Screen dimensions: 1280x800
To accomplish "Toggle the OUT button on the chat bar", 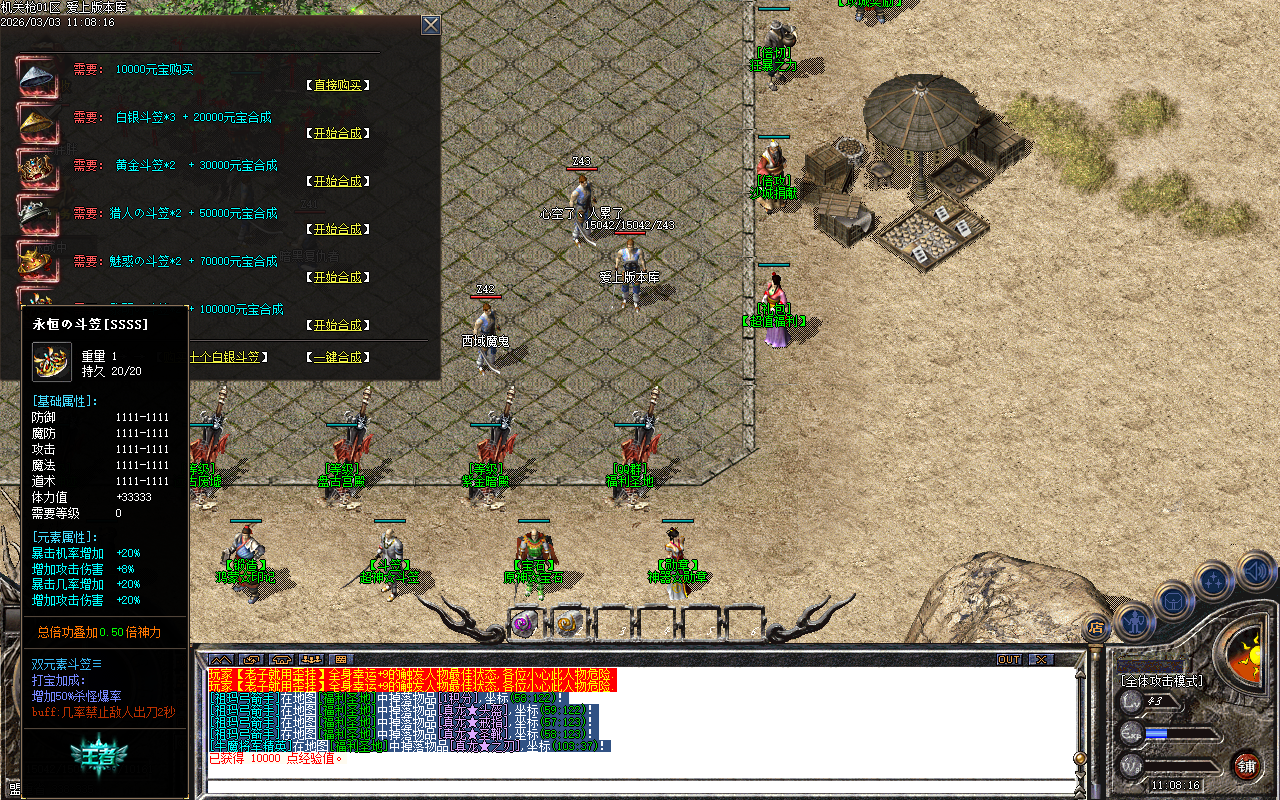I will click(1010, 659).
